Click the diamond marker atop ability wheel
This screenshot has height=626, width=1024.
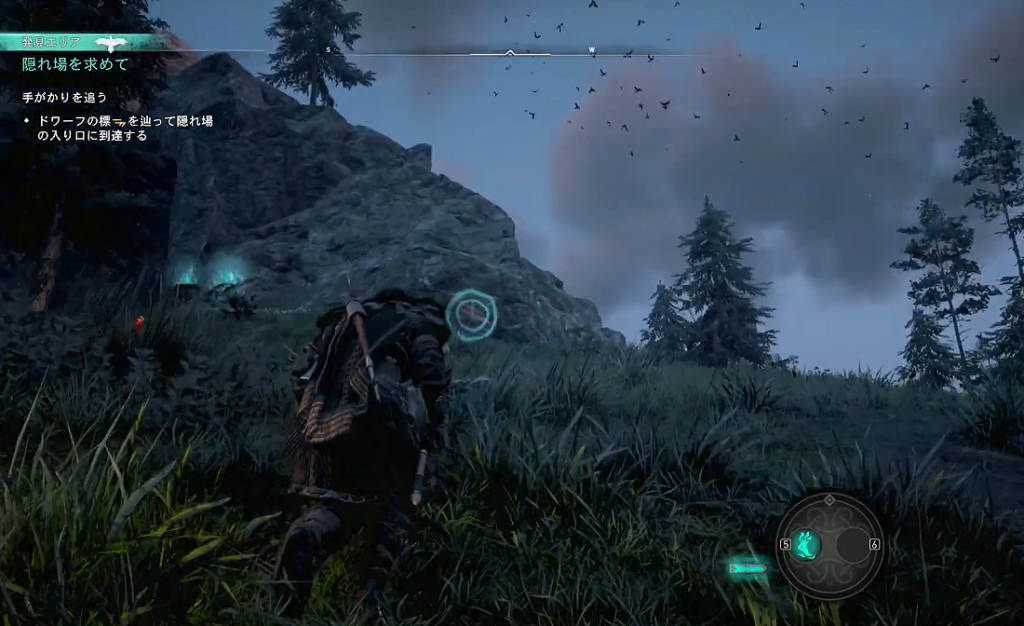click(829, 499)
